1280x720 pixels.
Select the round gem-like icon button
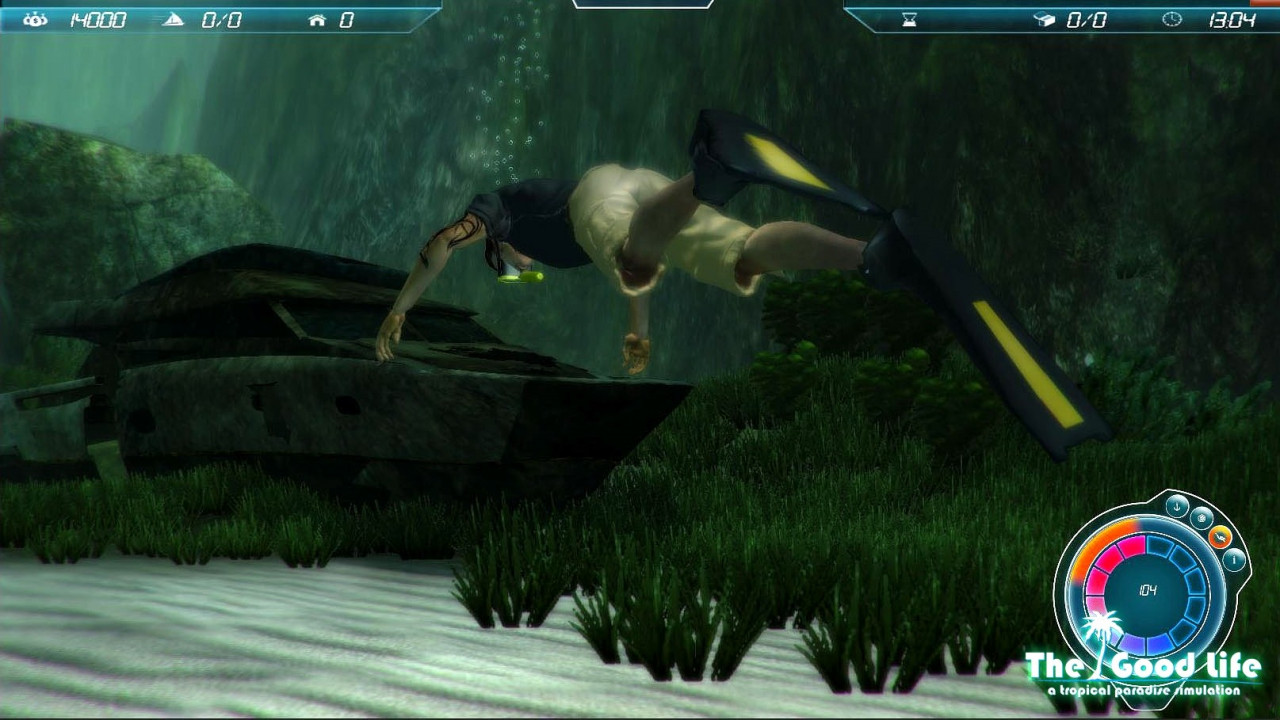click(1201, 518)
